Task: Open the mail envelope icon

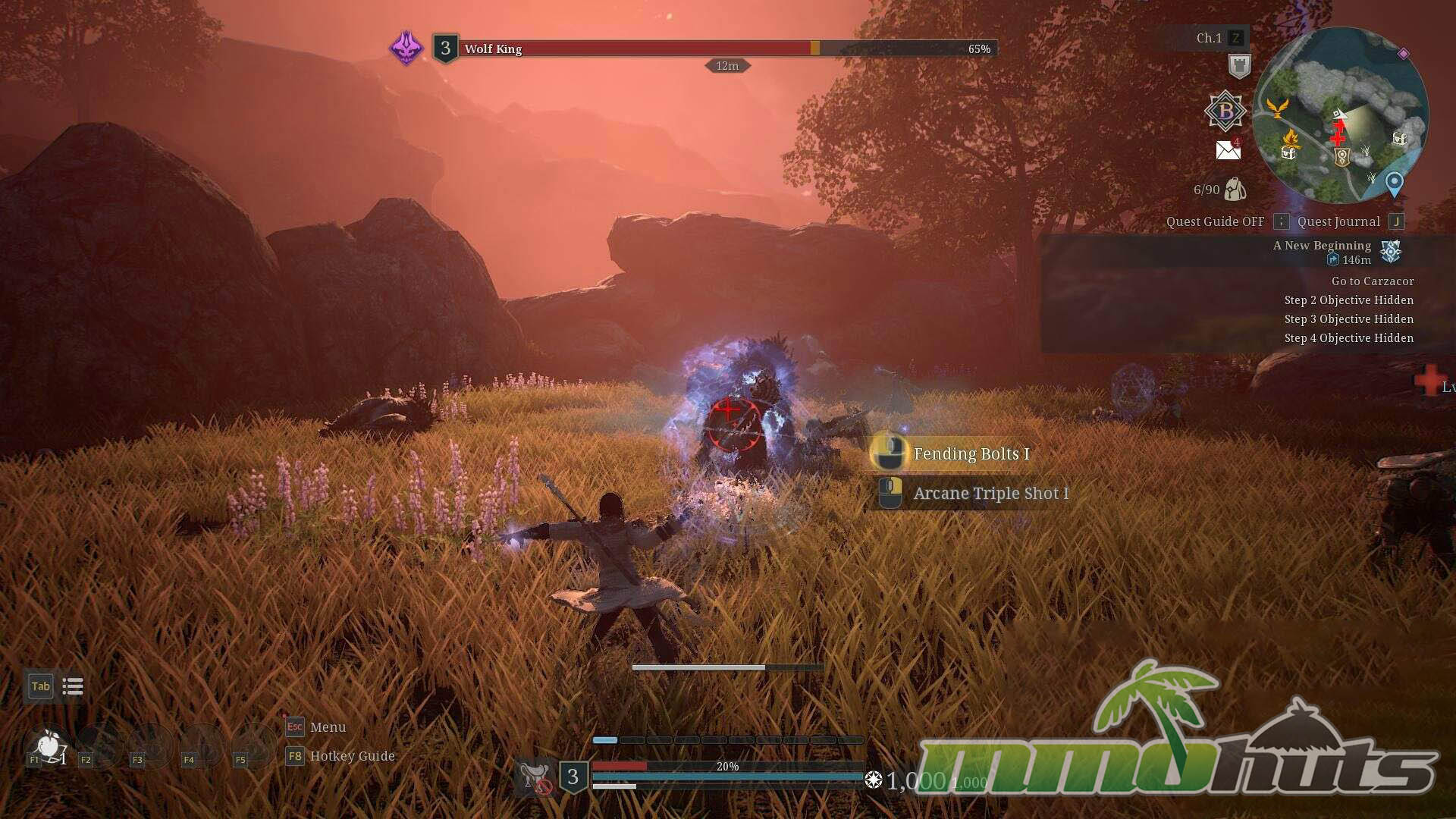Action: click(1228, 150)
